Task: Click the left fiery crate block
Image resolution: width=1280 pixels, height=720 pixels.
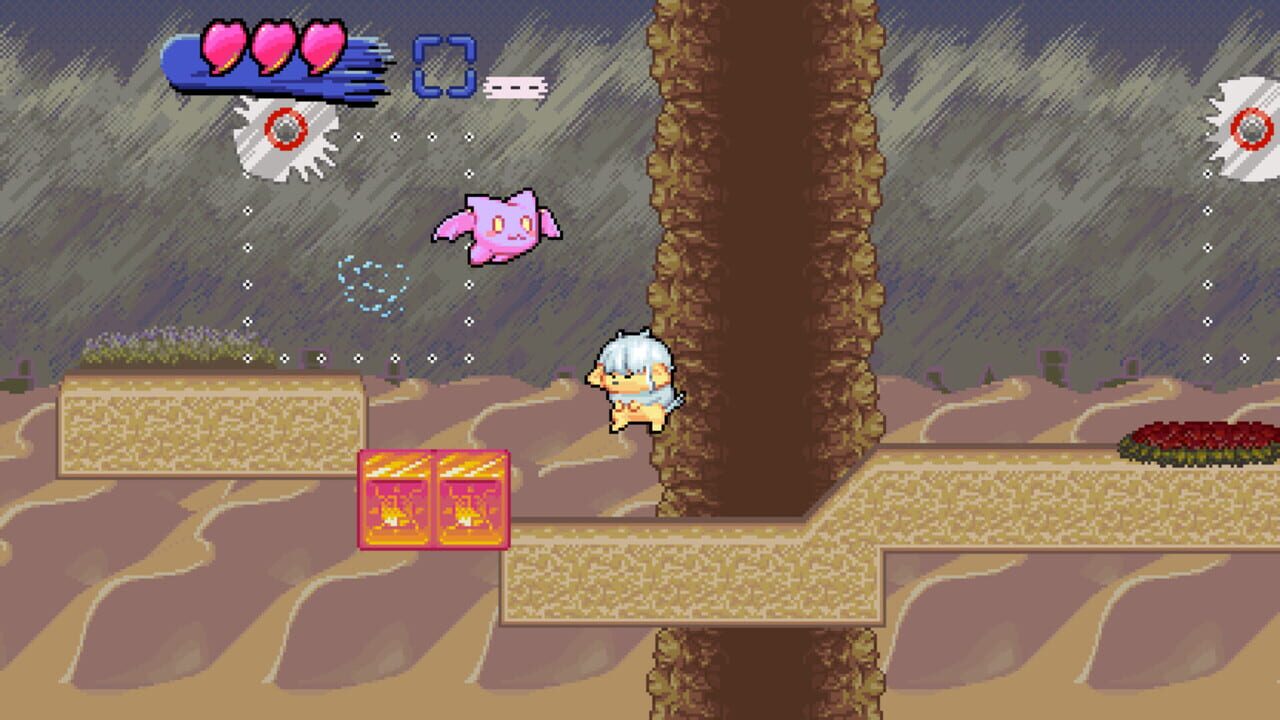Action: [x=395, y=500]
